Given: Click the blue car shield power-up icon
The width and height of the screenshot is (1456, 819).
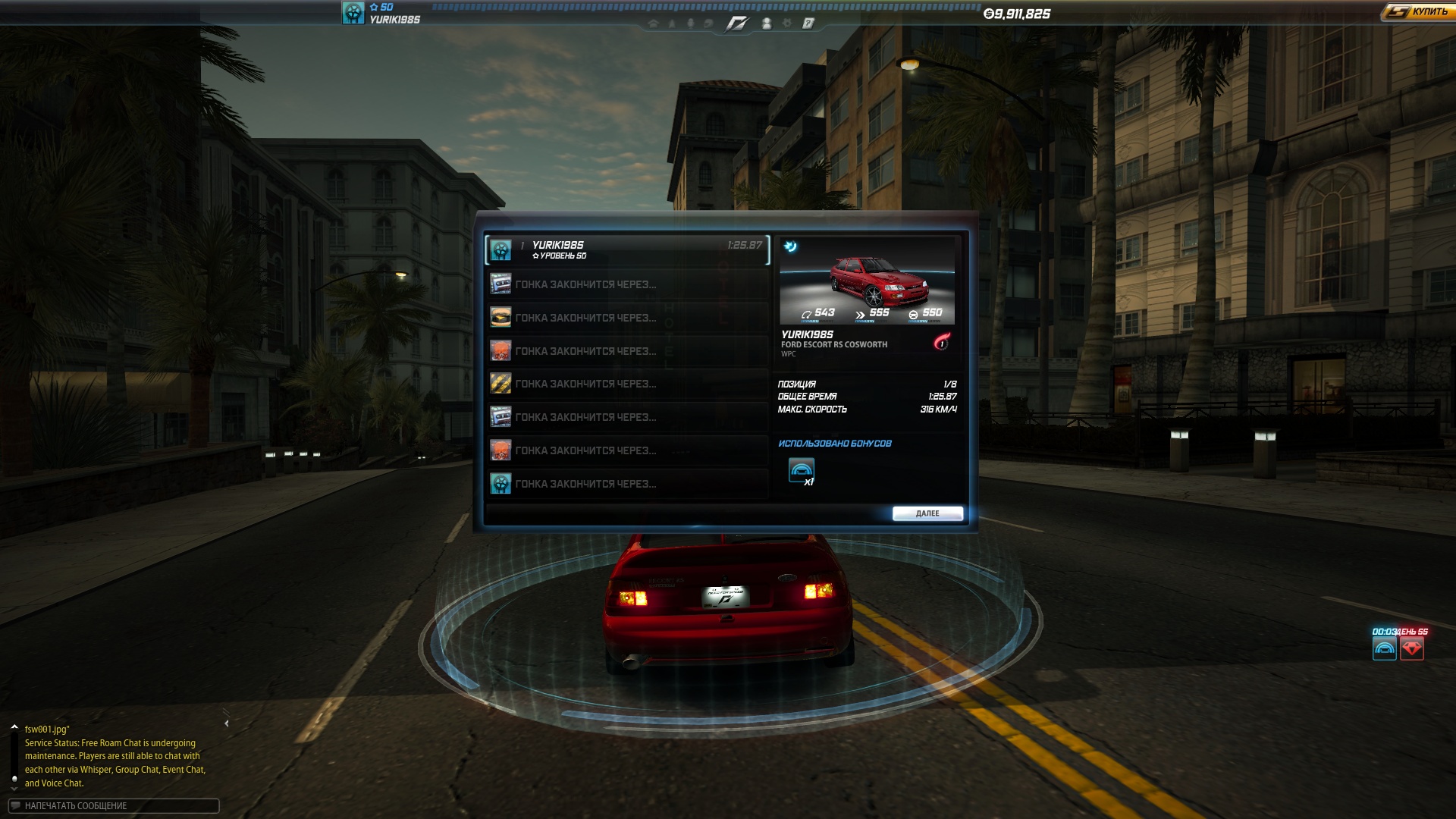Looking at the screenshot, I should tap(1384, 648).
